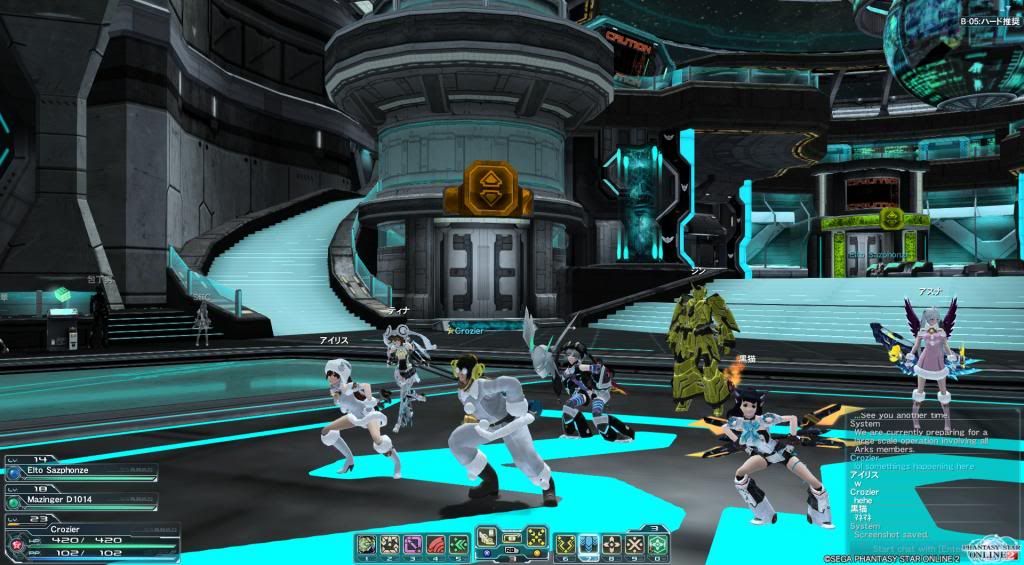Activate the white burst skill in slot 2
The width and height of the screenshot is (1024, 565).
(387, 545)
